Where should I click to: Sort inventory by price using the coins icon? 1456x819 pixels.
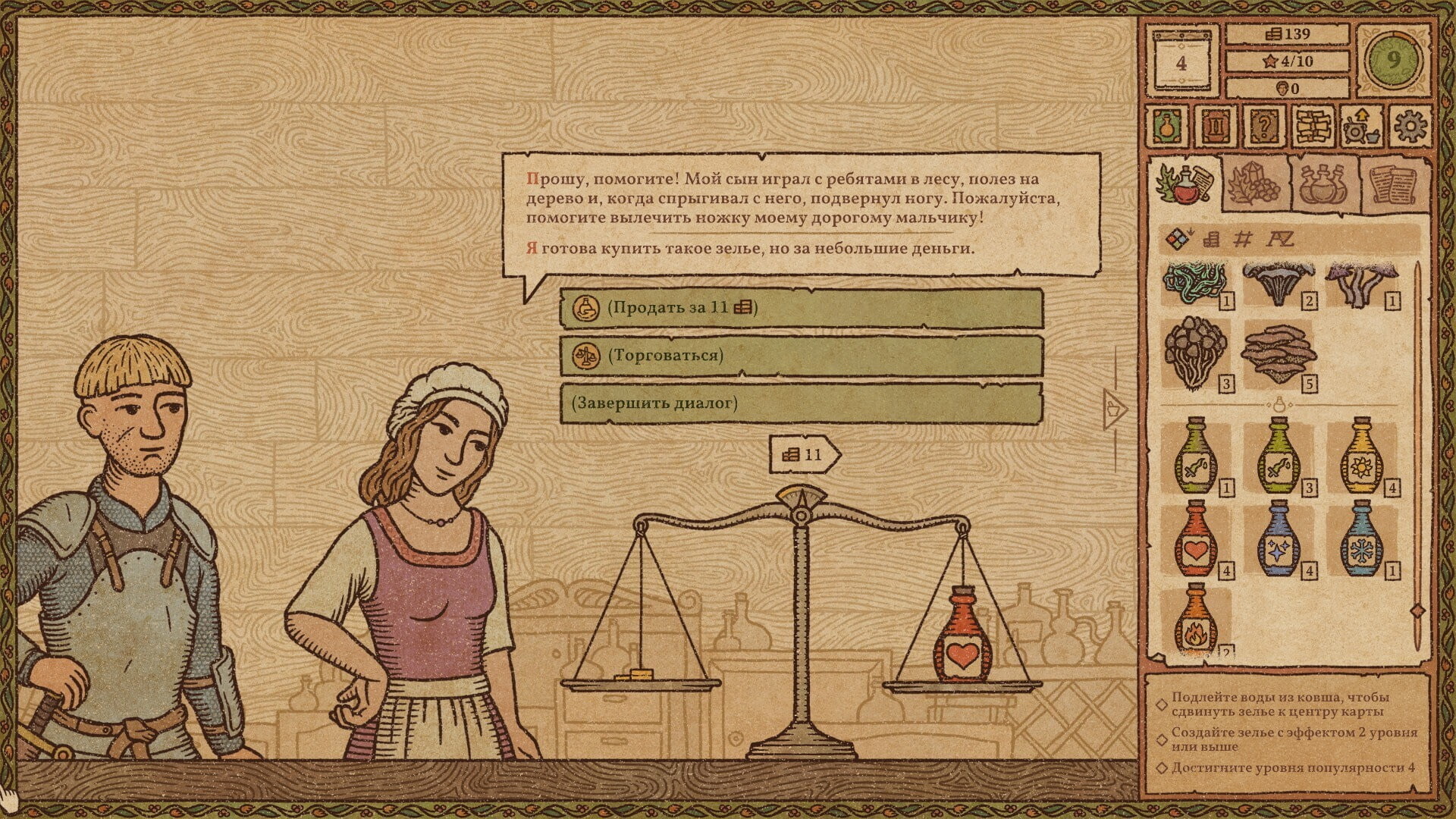pyautogui.click(x=1213, y=239)
